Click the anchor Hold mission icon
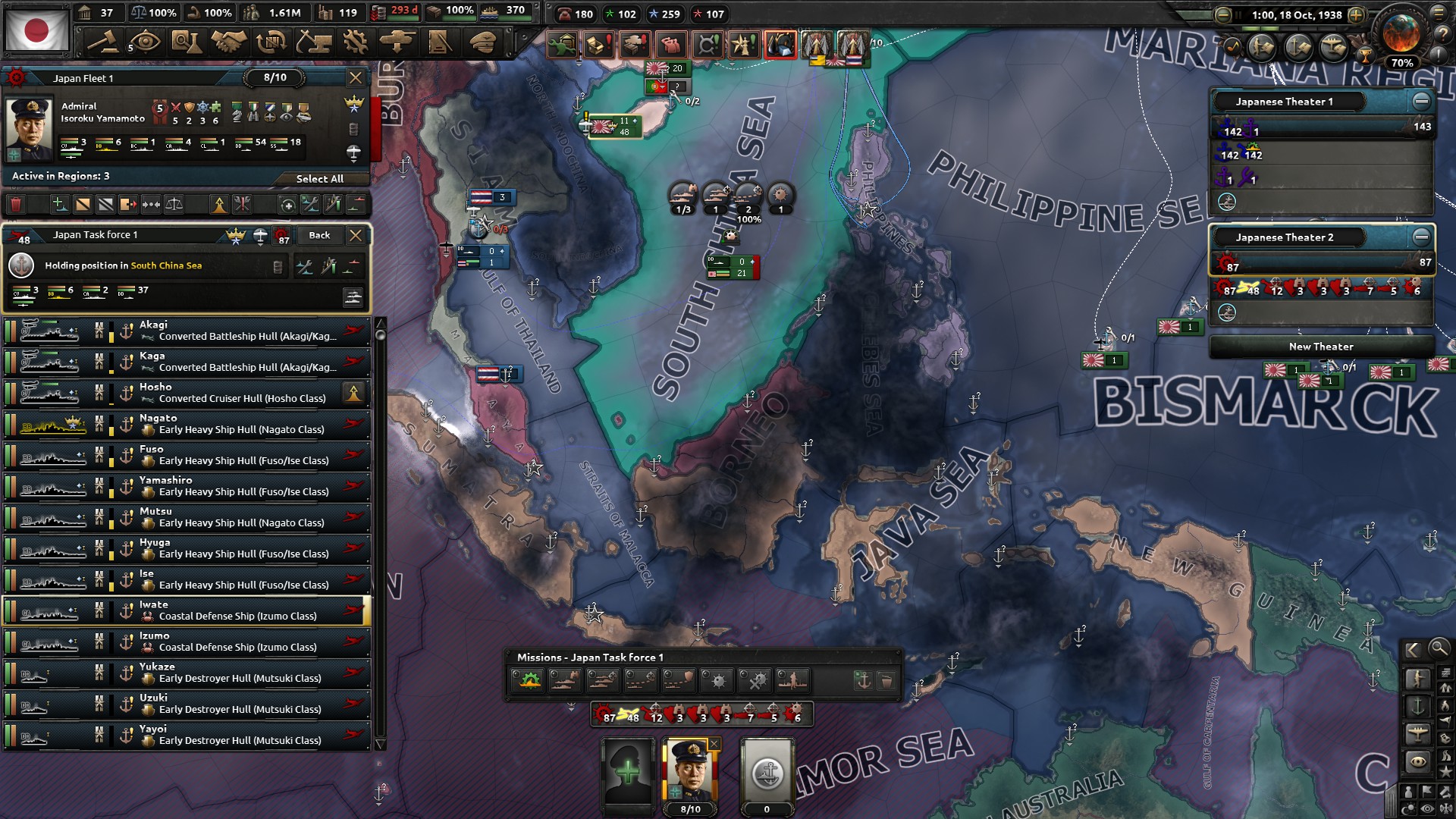 coord(863,679)
